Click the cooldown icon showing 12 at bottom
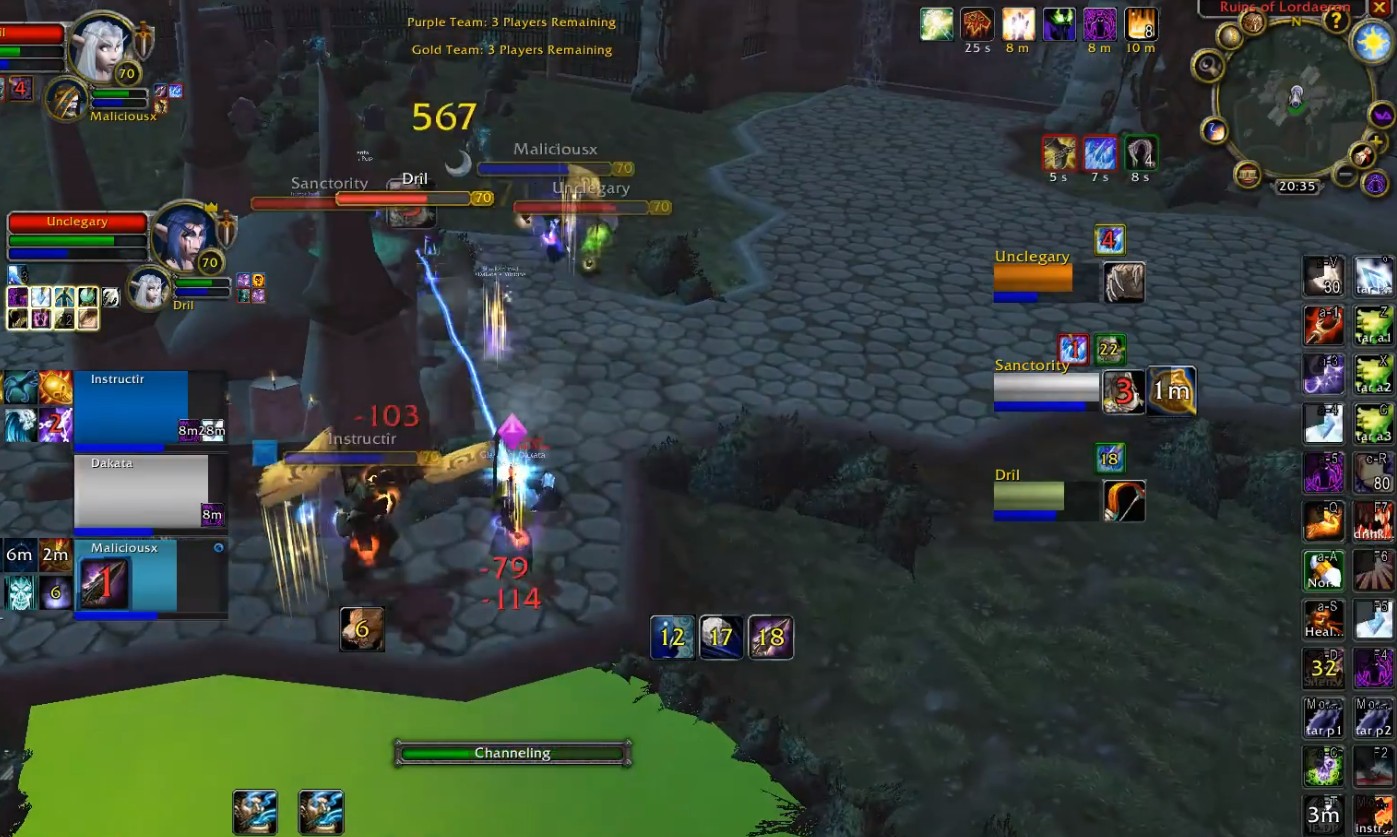The image size is (1397, 837). pyautogui.click(x=672, y=637)
